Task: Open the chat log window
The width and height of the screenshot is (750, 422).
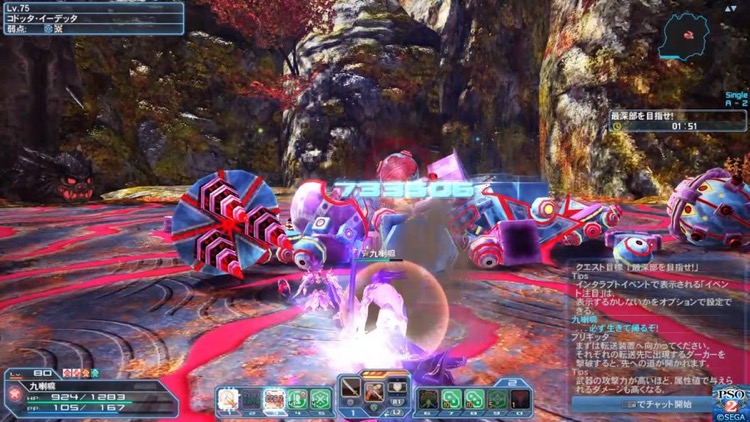Action: [x=656, y=330]
